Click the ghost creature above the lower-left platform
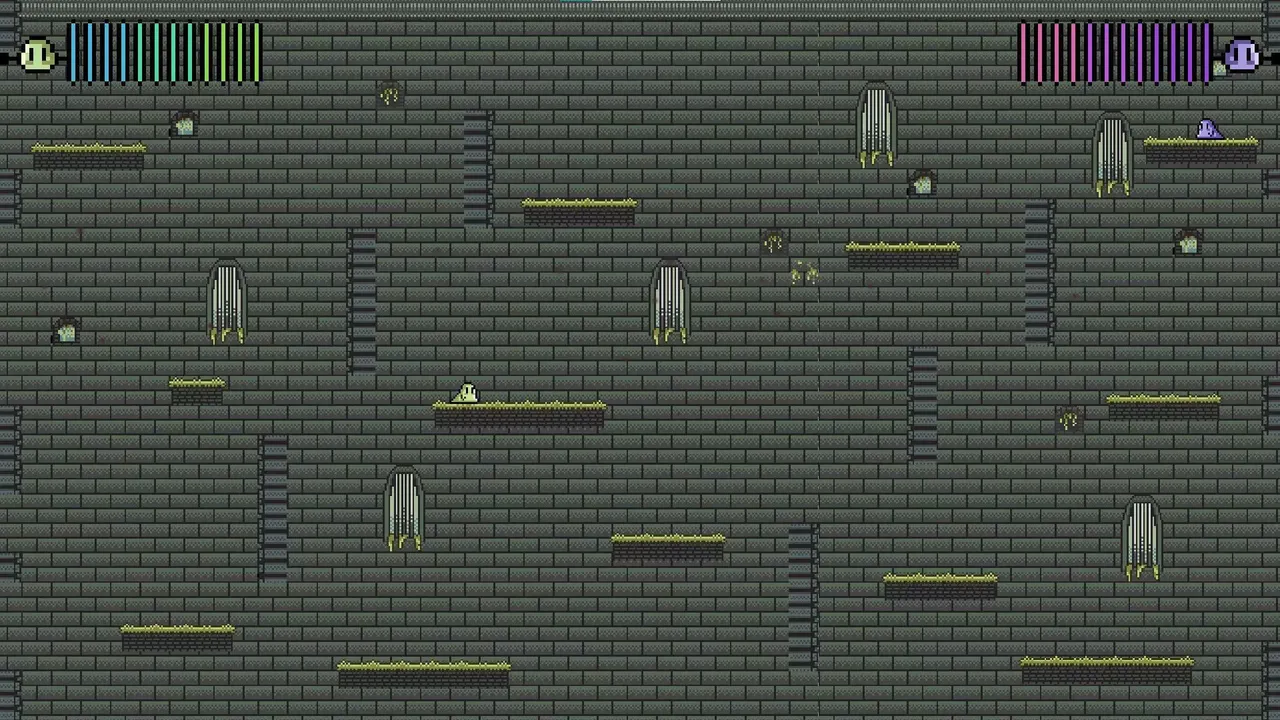 (x=403, y=510)
